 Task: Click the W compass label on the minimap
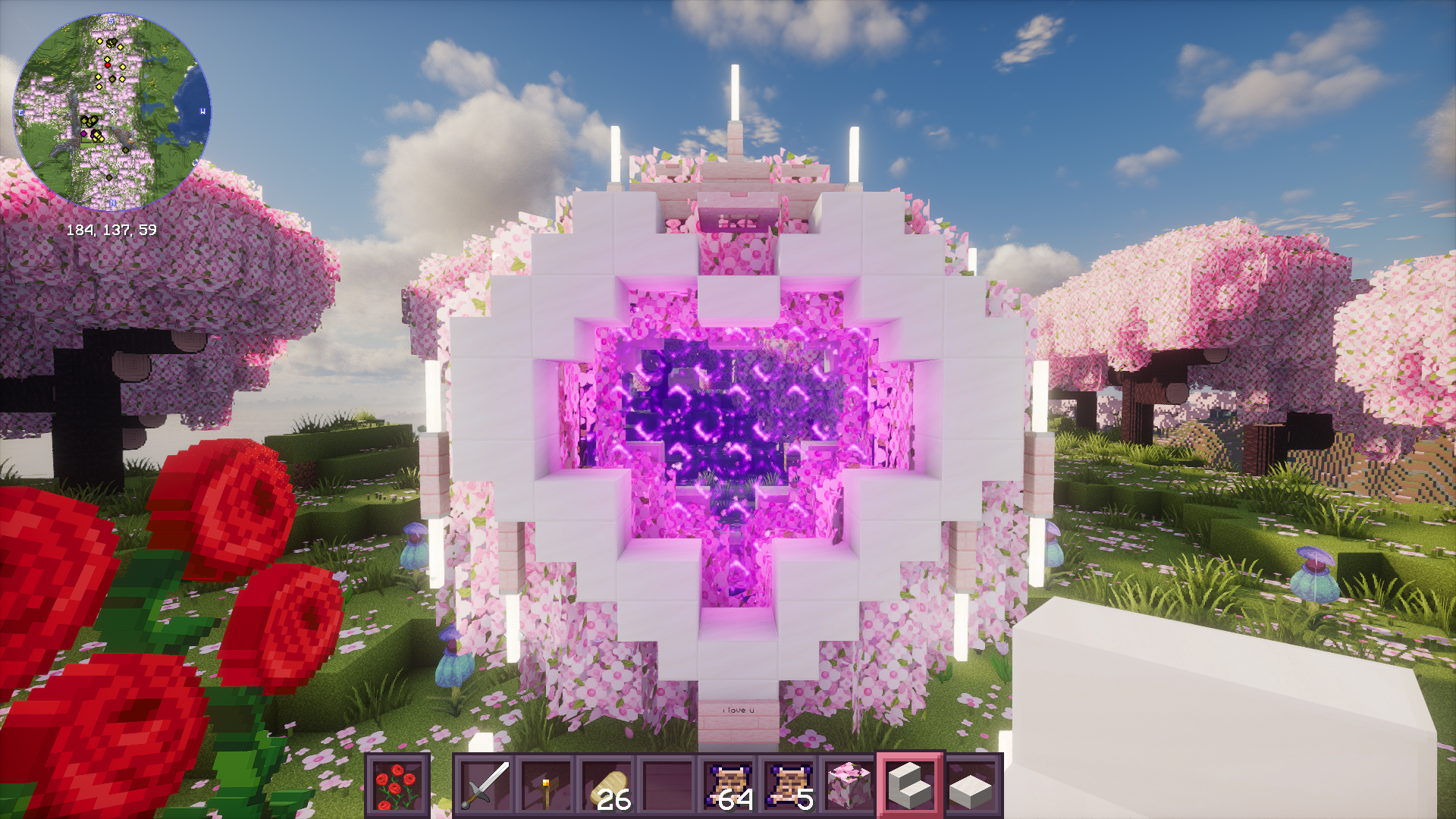[202, 111]
